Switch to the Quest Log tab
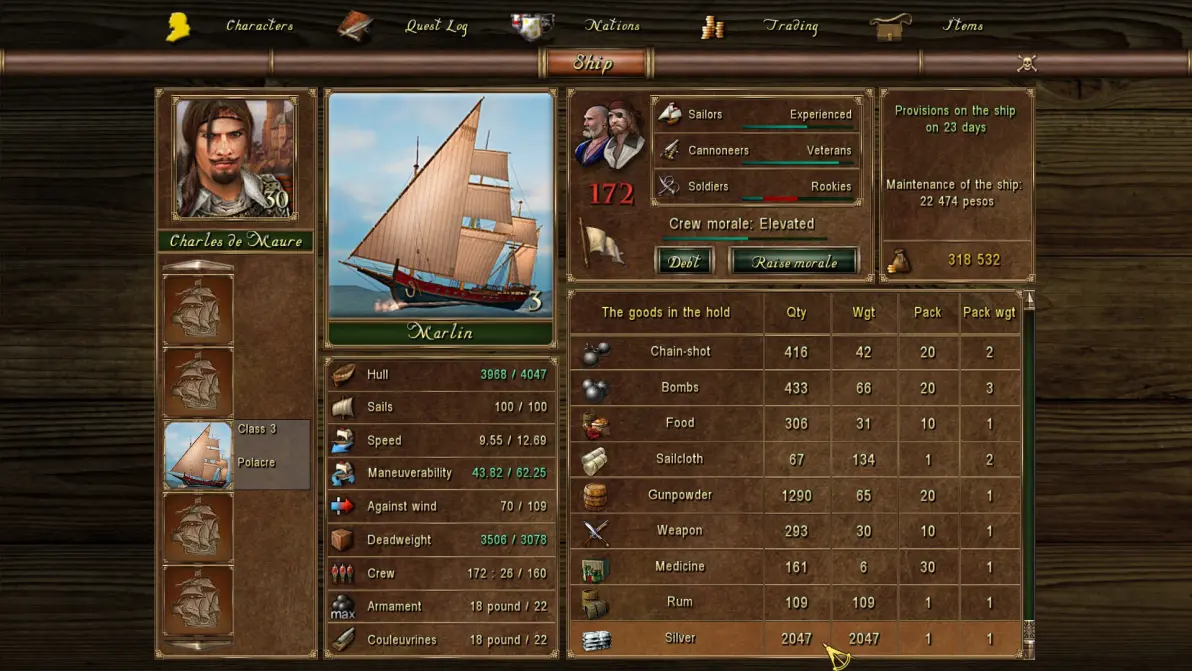The height and width of the screenshot is (671, 1192). (436, 26)
